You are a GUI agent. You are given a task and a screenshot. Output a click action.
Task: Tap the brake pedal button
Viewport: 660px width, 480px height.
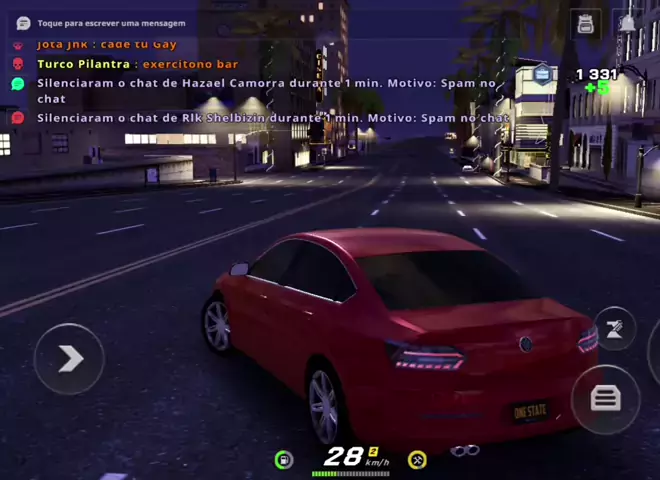tap(605, 399)
